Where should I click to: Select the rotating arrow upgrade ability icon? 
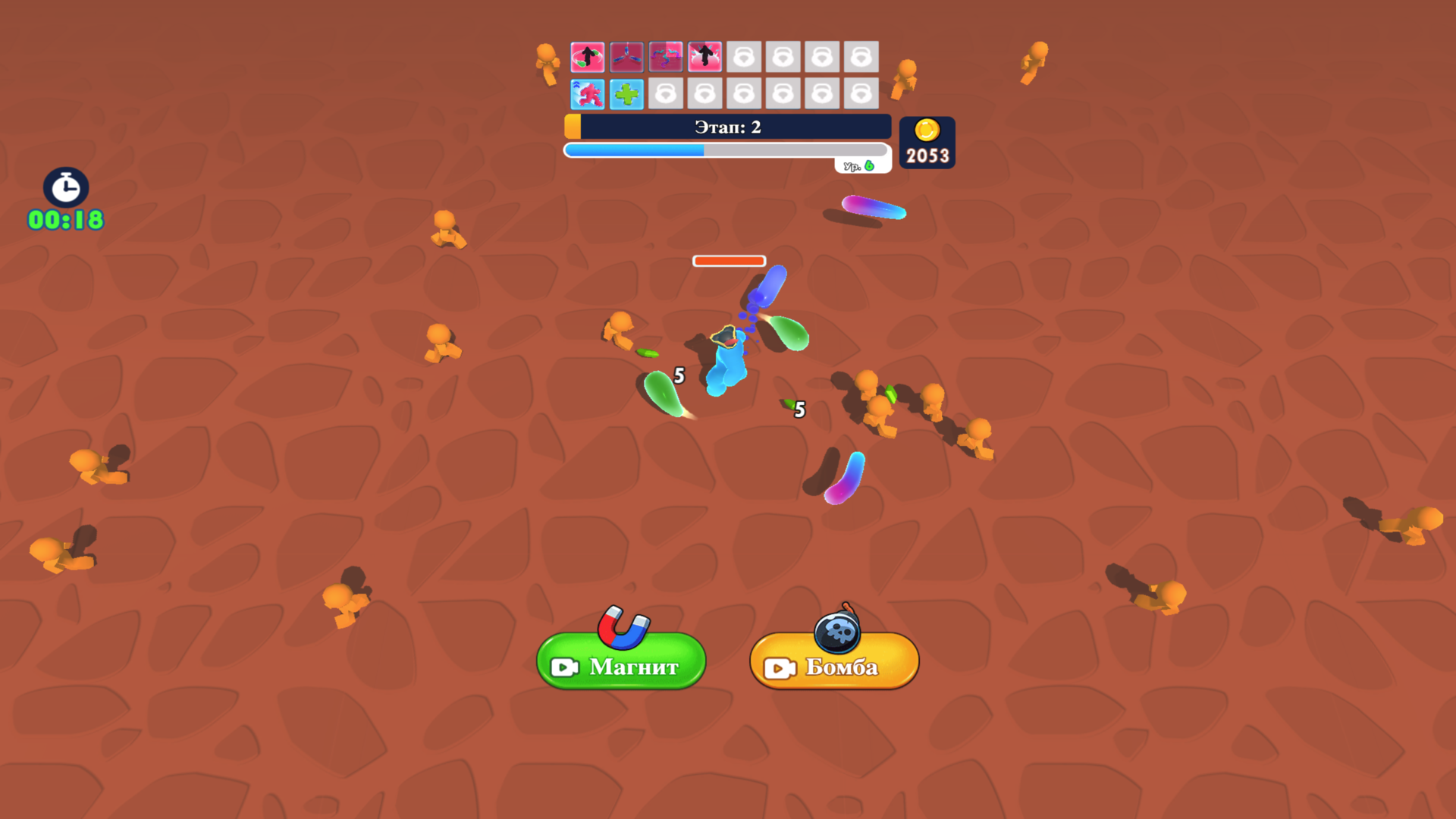click(x=587, y=57)
